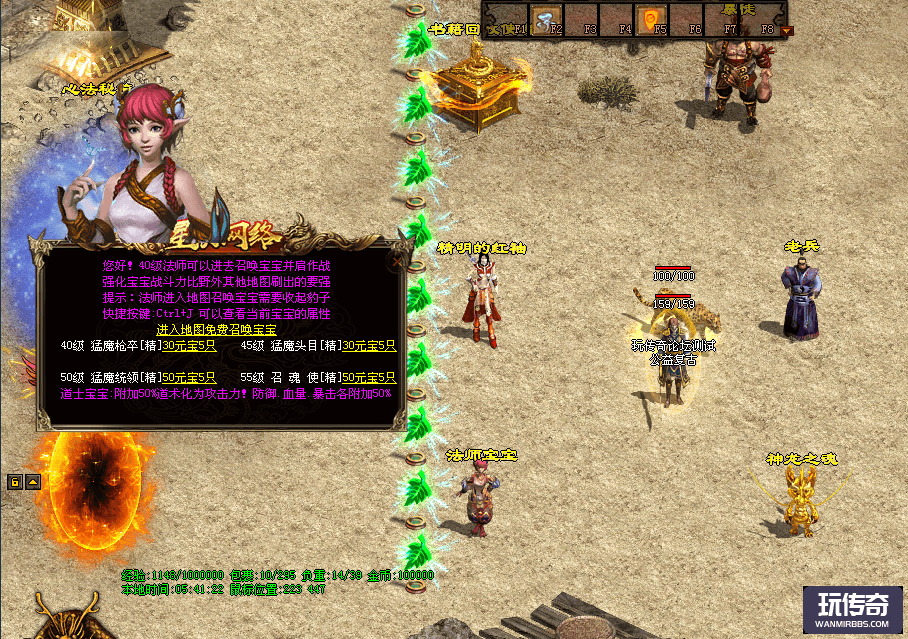Choose 进入地图免费召唤宝宝 link
908x639 pixels.
(x=216, y=329)
